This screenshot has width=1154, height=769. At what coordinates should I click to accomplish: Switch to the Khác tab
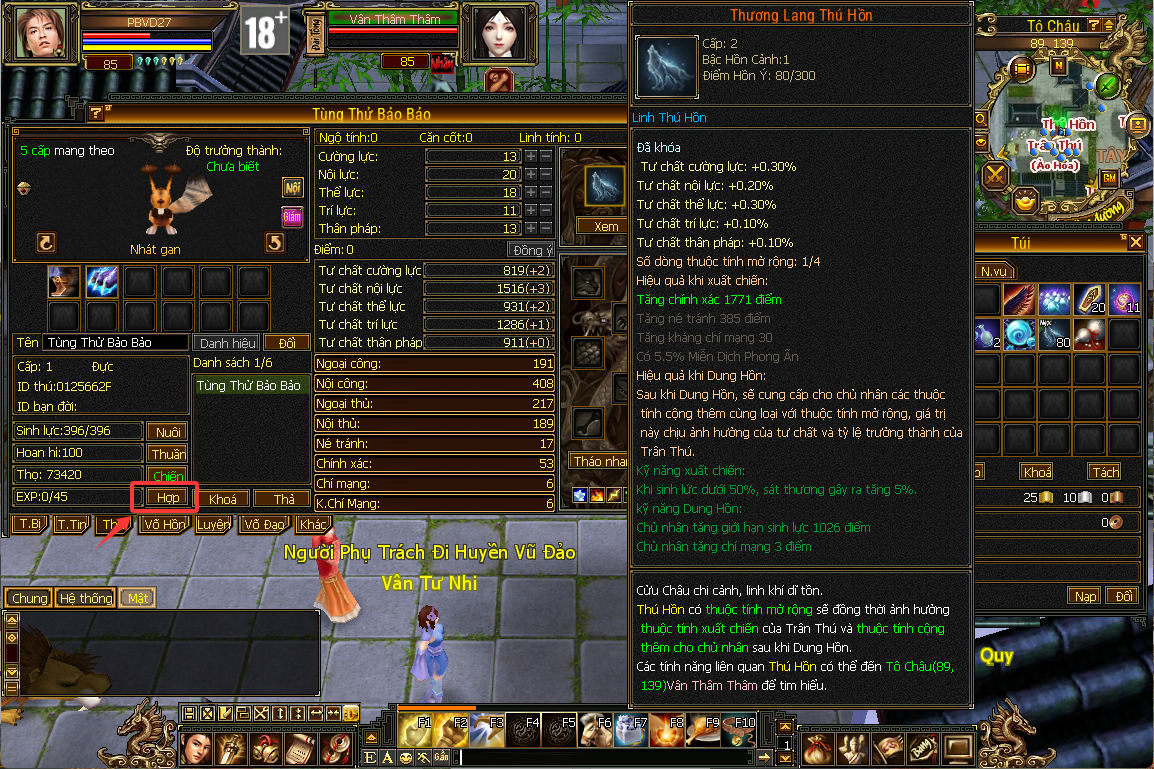[313, 524]
